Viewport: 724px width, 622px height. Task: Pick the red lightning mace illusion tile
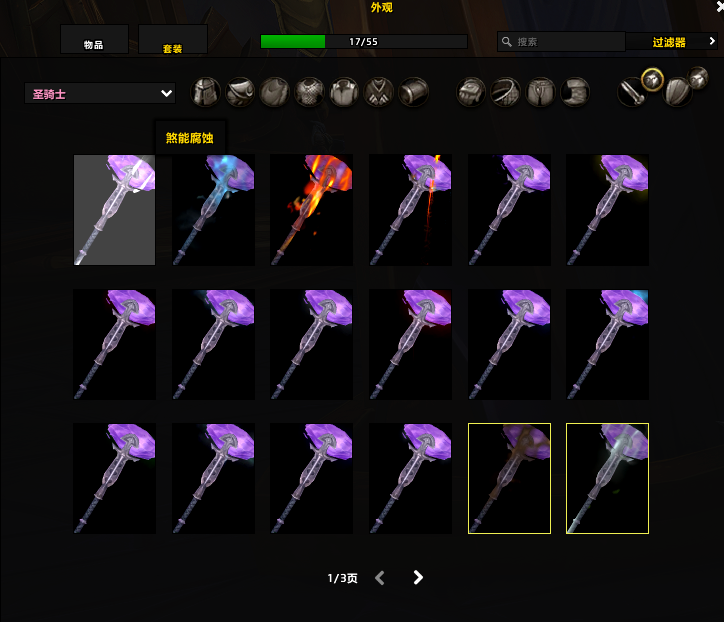[x=410, y=209]
